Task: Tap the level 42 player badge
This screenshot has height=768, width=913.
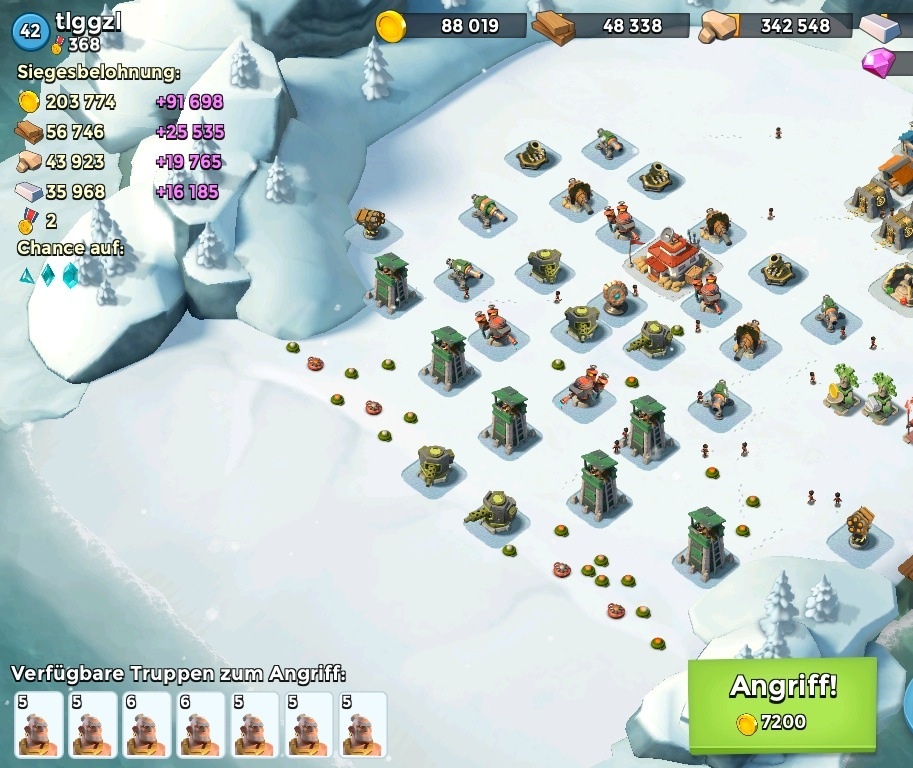Action: (x=30, y=31)
